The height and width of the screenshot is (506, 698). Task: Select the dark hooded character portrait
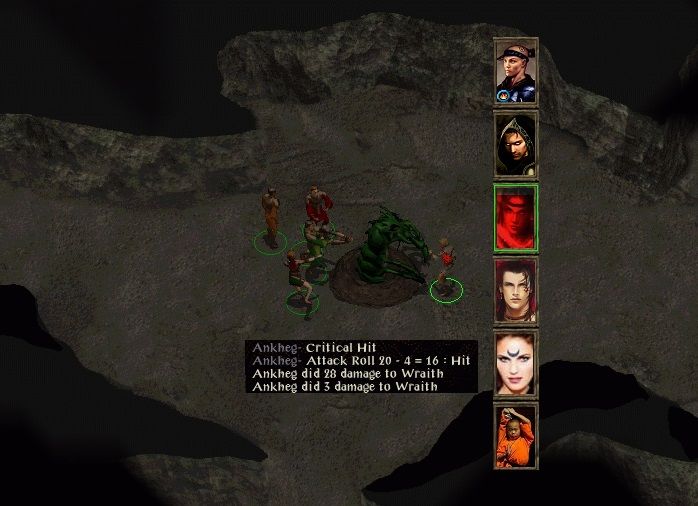point(515,145)
